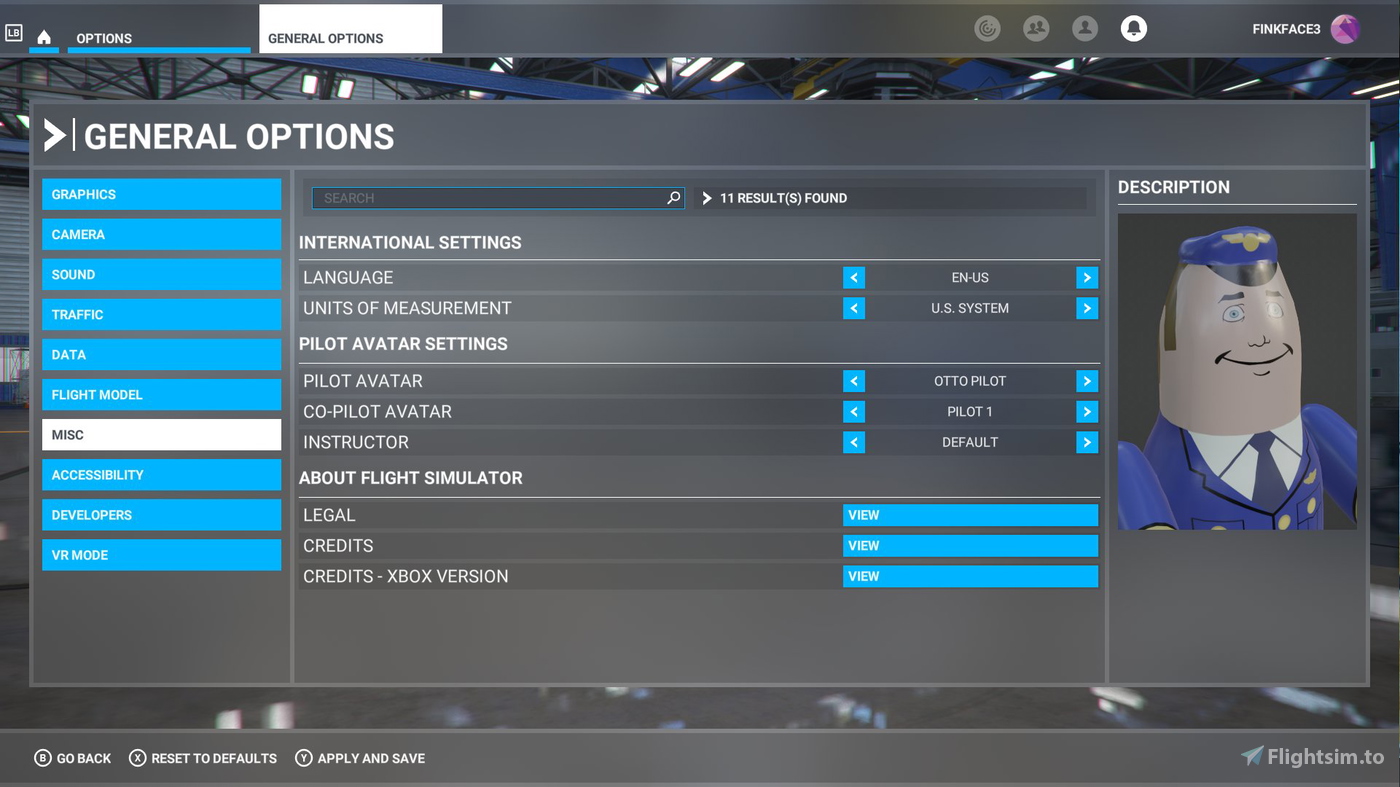
Task: Click the friends icon in the top bar
Action: (x=1036, y=28)
